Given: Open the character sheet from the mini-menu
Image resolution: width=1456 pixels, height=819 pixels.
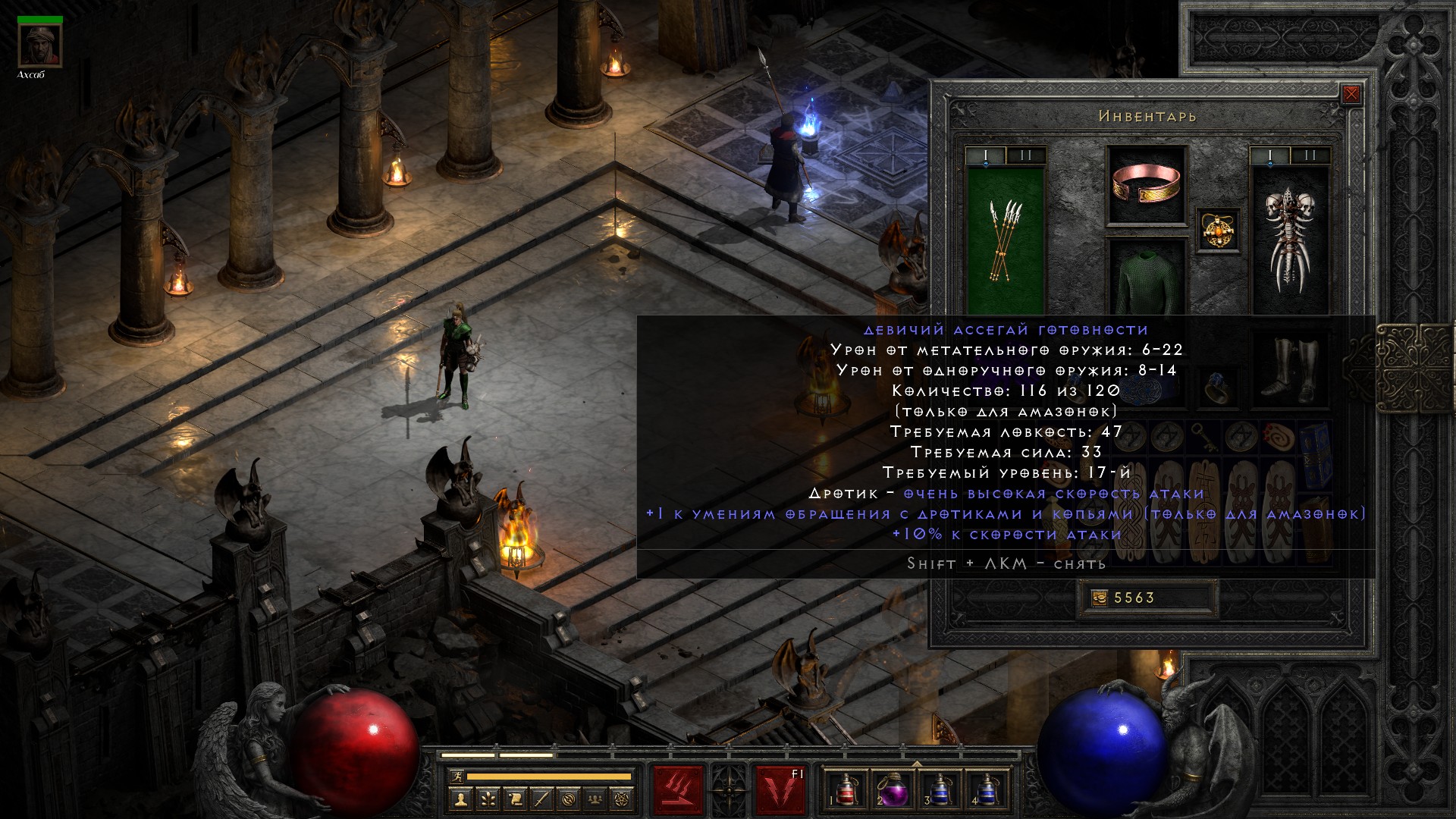Looking at the screenshot, I should coord(460,799).
